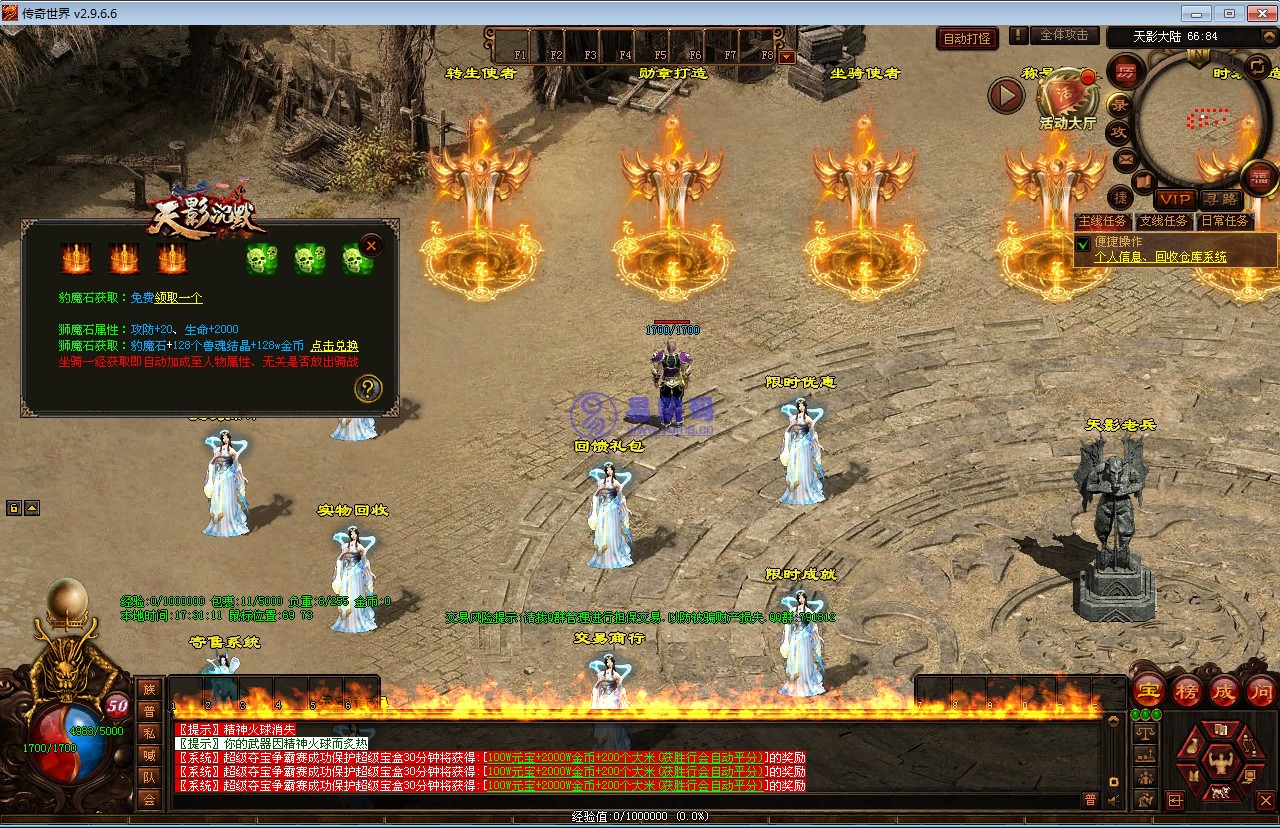Open the 宝 treasure round button

[x=1148, y=691]
